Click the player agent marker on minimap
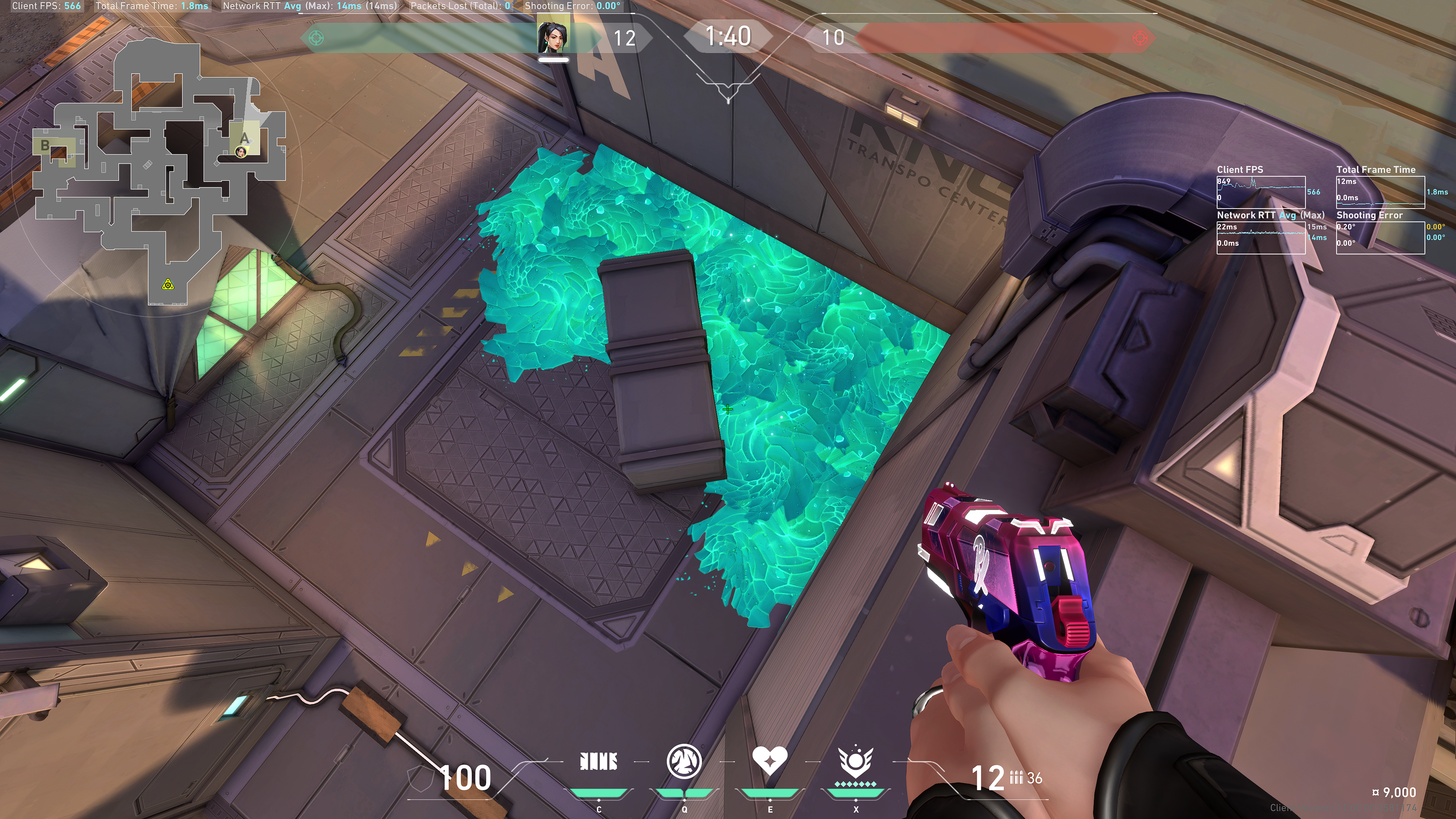The height and width of the screenshot is (819, 1456). (241, 152)
